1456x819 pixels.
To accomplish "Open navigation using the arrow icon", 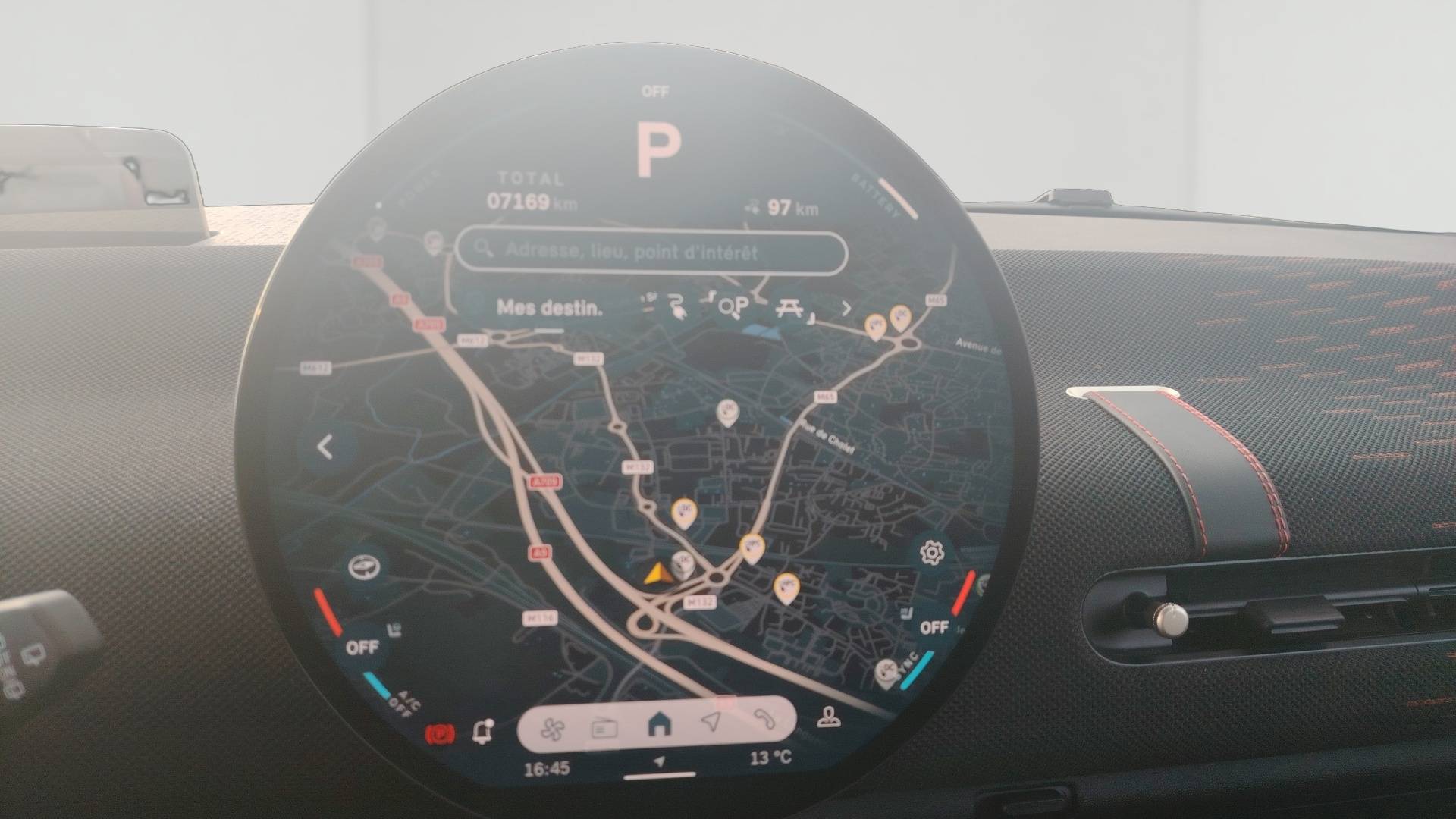I will (711, 721).
